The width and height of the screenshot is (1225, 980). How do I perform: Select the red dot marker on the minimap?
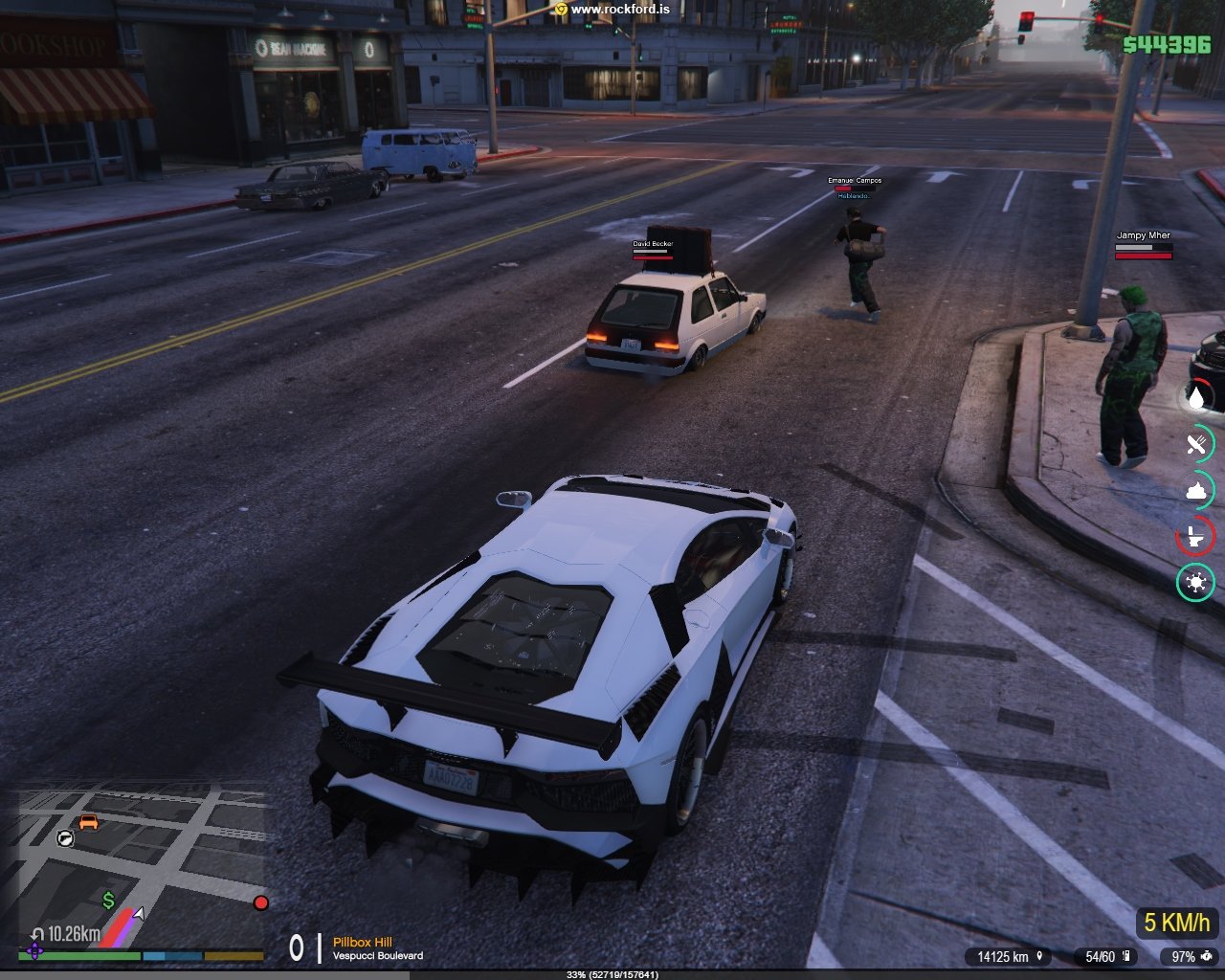(260, 902)
